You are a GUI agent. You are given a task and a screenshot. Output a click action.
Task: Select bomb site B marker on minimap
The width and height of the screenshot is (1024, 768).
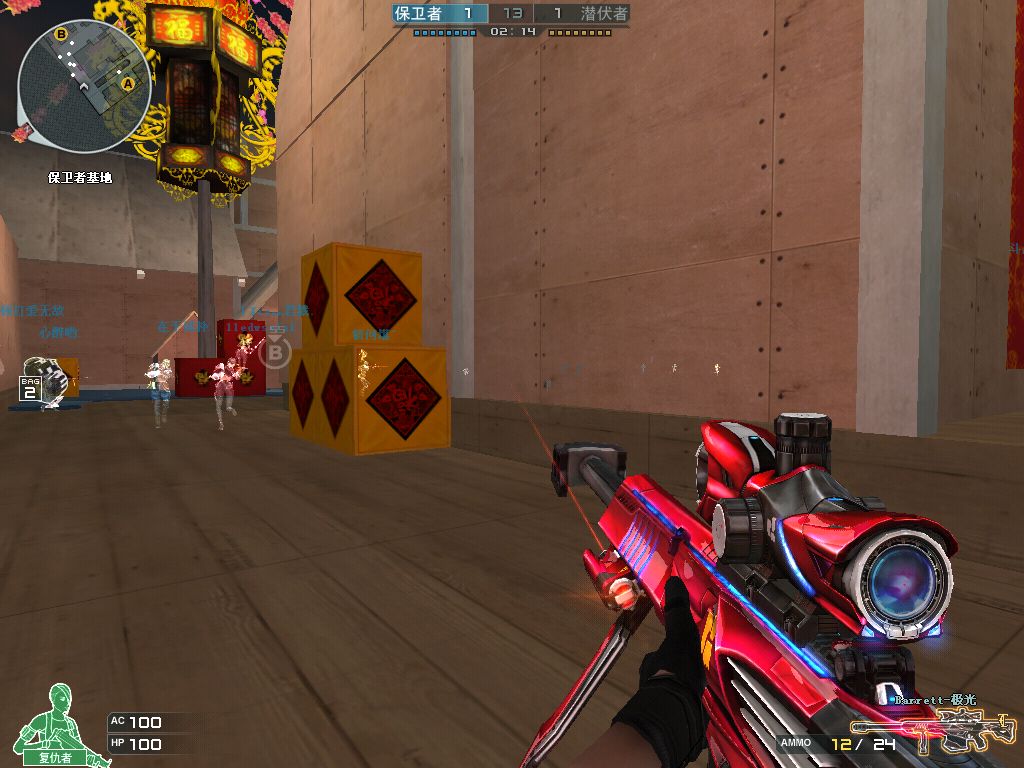point(61,34)
